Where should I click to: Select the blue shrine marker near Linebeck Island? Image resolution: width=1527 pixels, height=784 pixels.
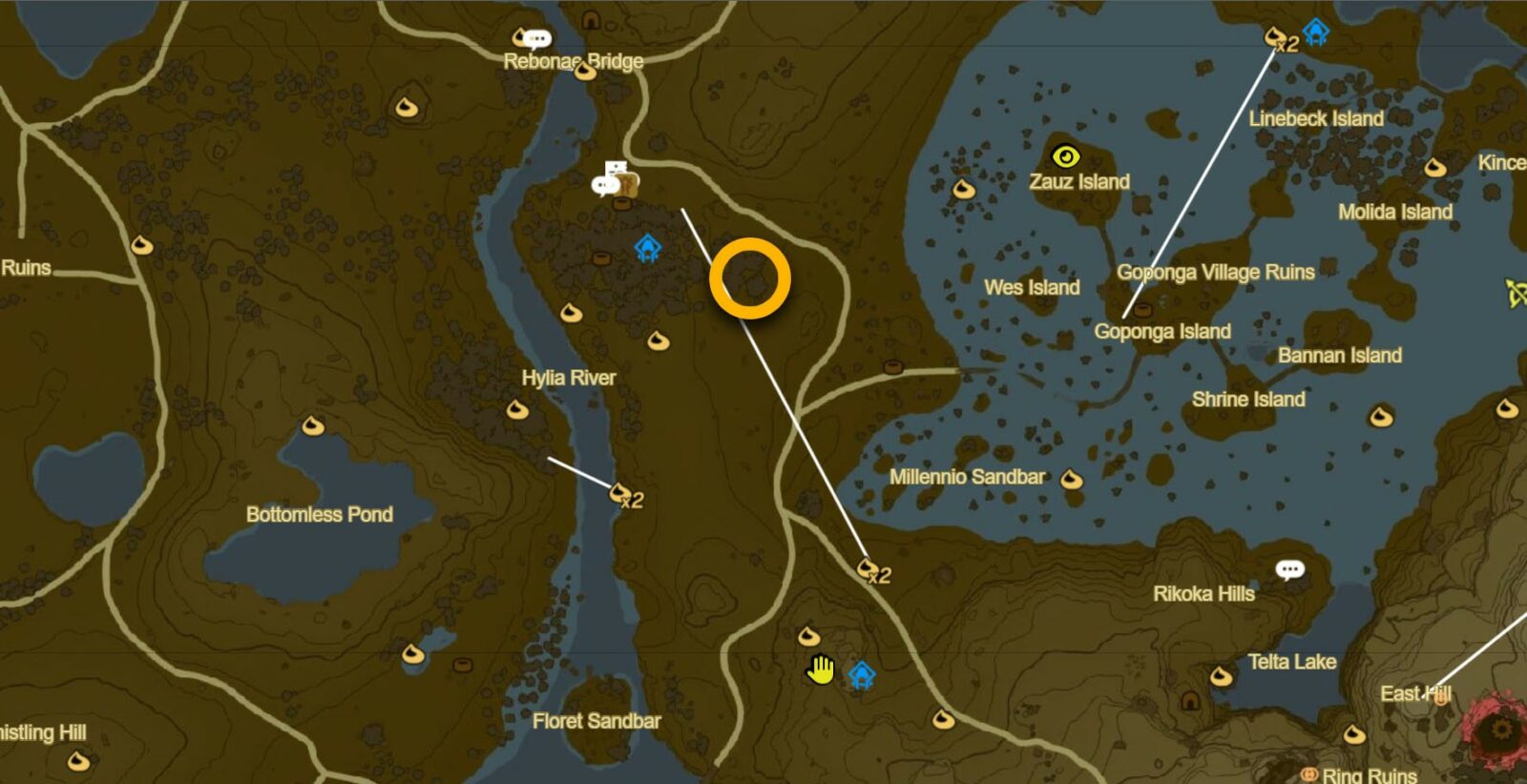click(1316, 32)
